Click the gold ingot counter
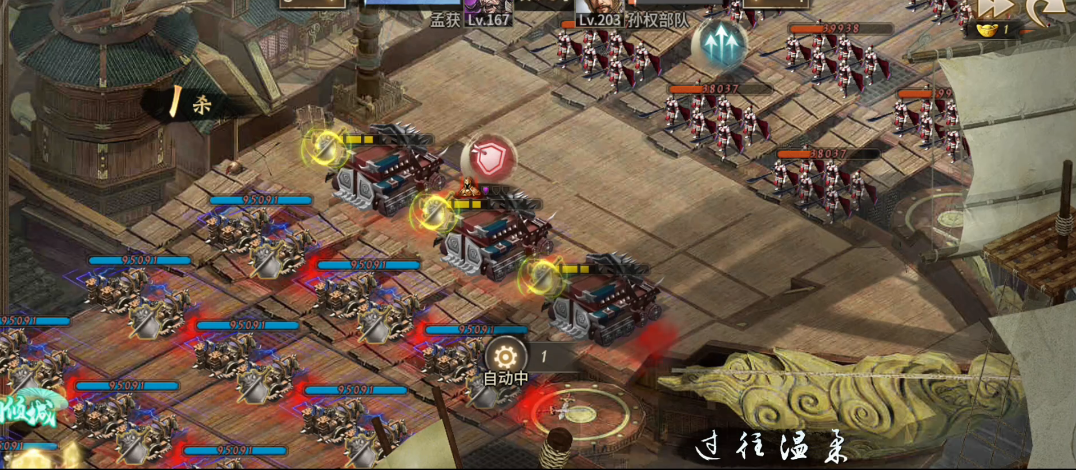 pos(998,30)
